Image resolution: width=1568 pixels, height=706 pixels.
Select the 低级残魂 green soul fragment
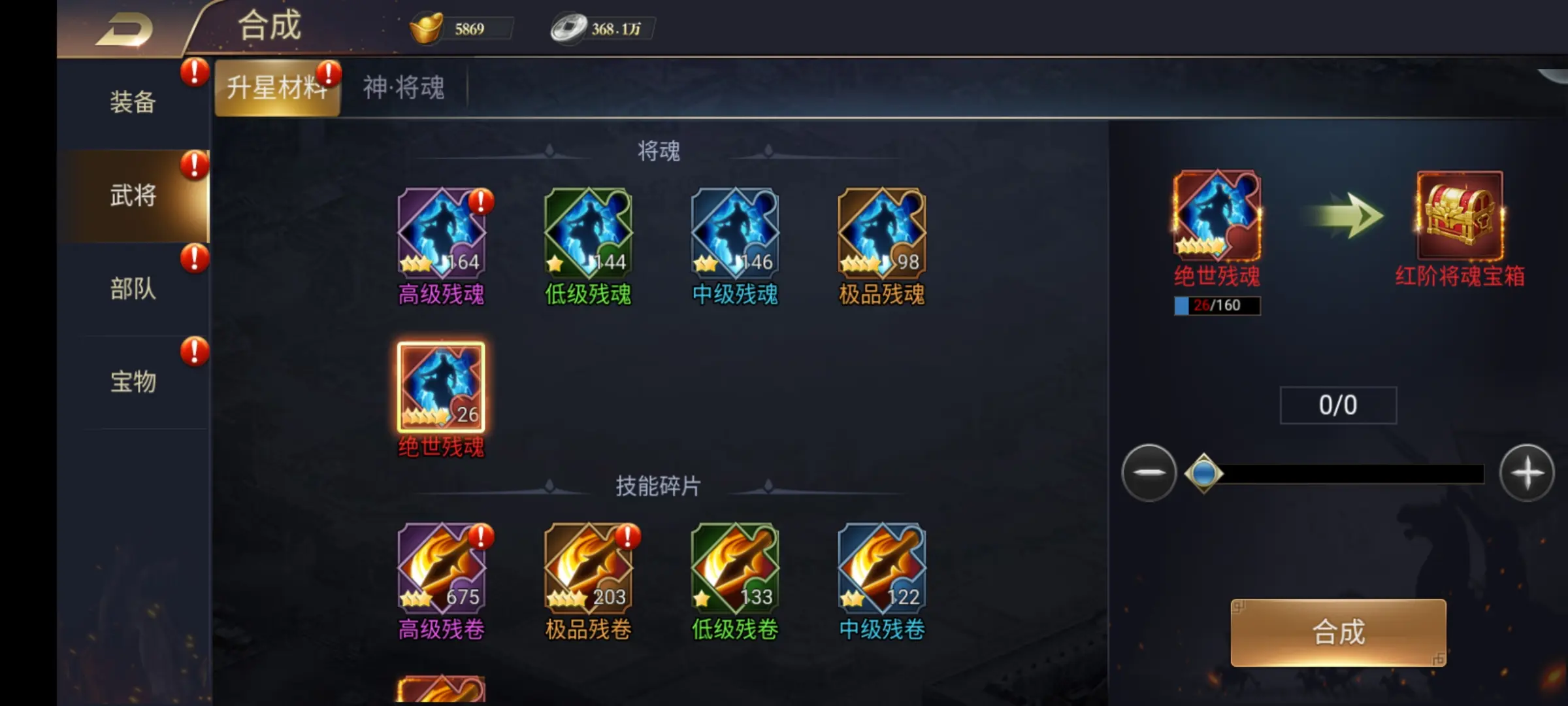coord(588,232)
